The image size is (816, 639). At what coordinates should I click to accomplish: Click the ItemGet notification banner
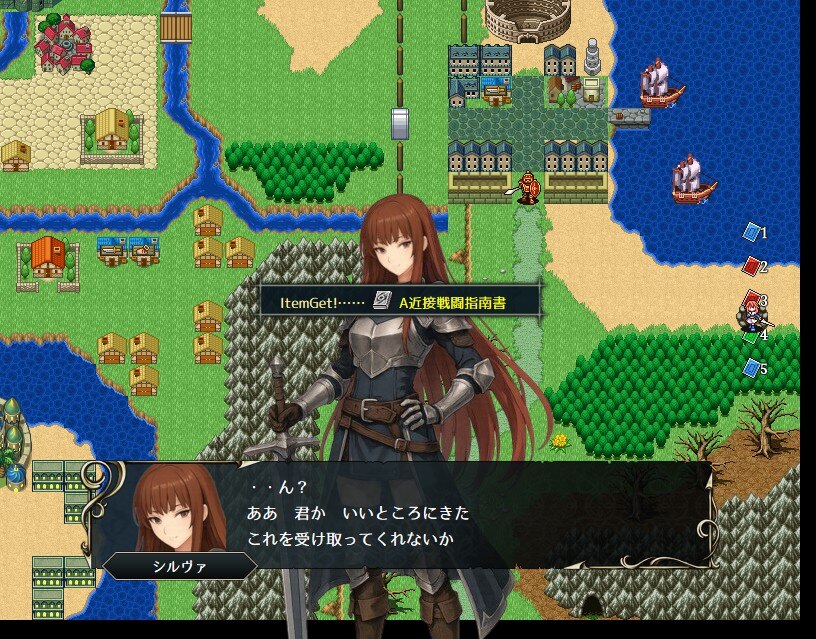click(x=400, y=301)
